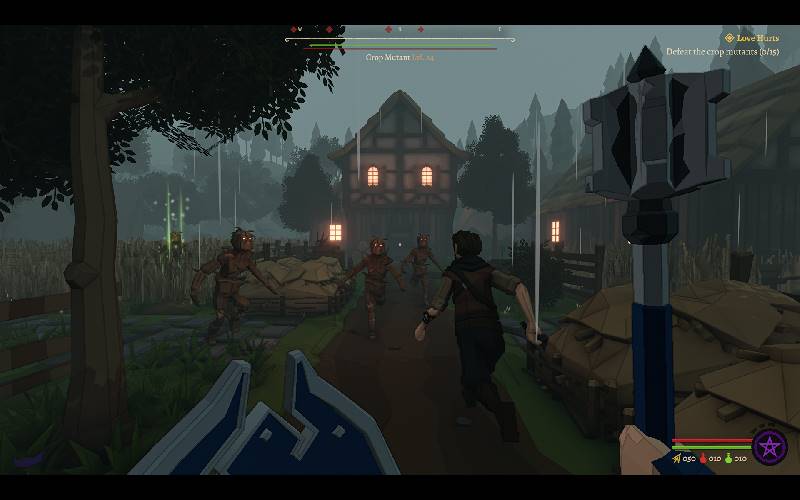Select the red health potion icon
Viewport: 800px width, 500px height.
click(x=703, y=459)
